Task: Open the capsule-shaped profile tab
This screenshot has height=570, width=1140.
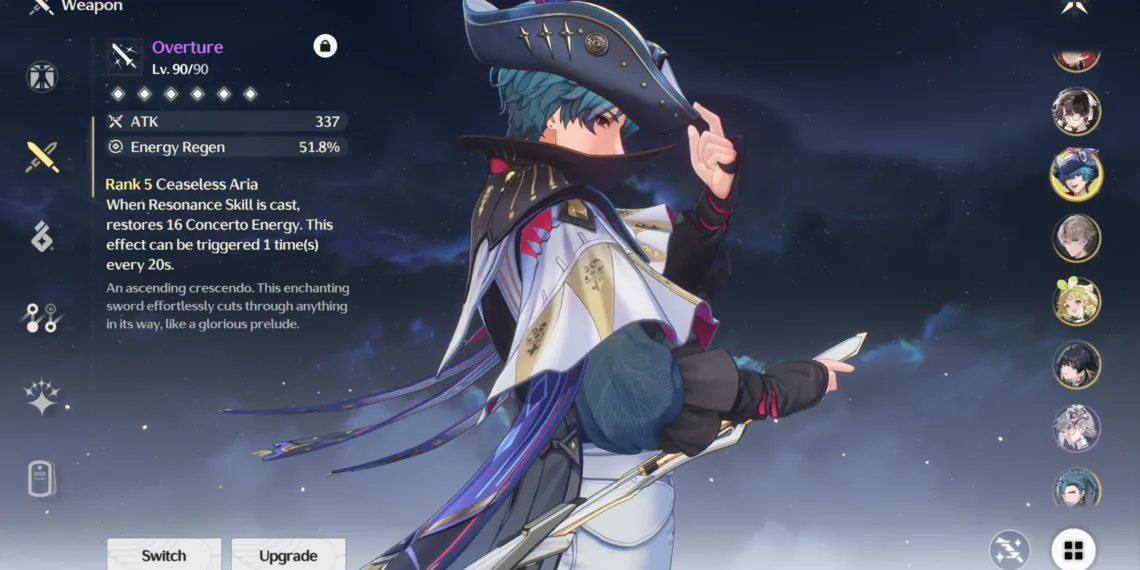Action: click(x=42, y=479)
